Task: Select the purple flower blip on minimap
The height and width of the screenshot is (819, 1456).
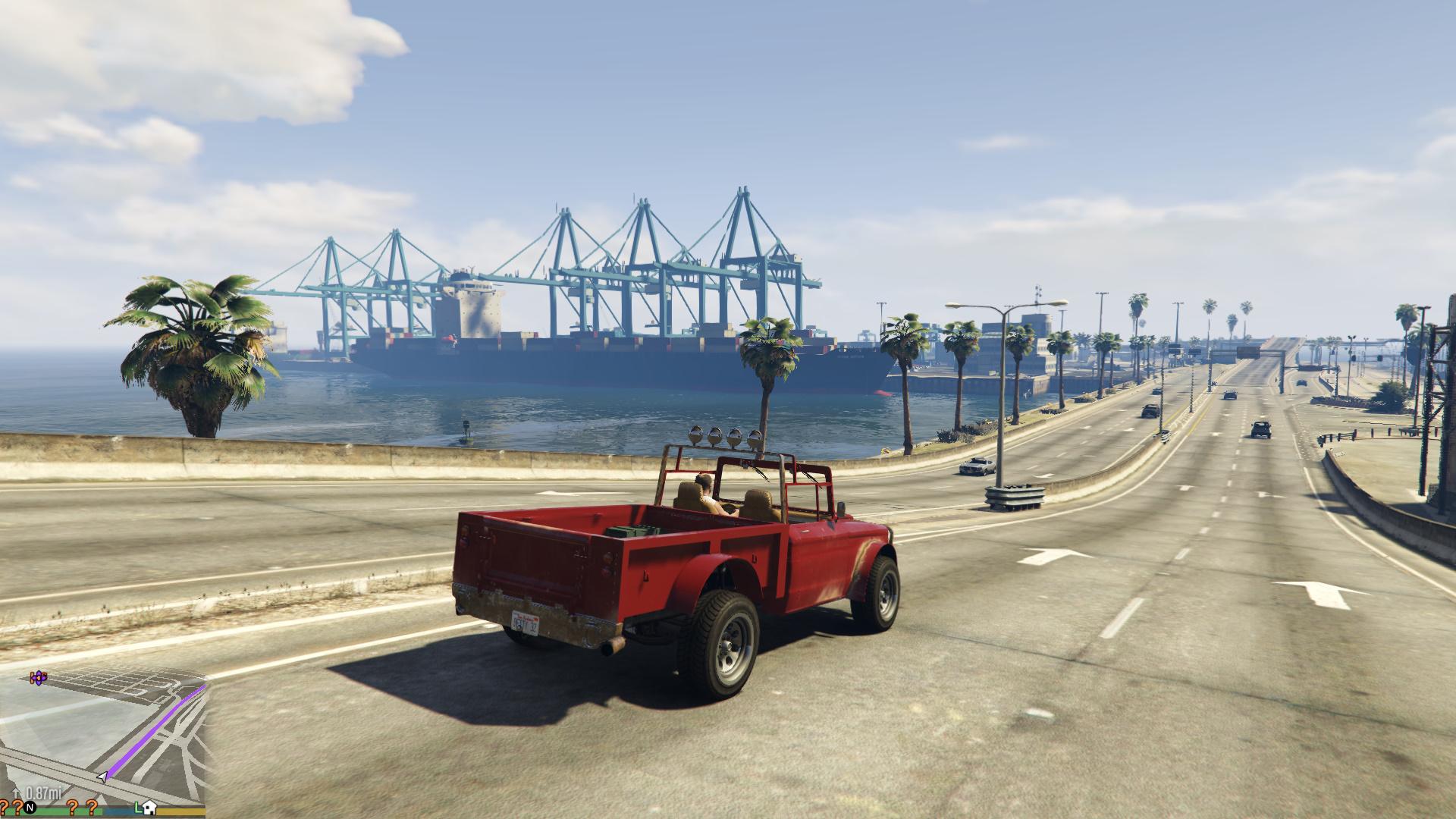Action: (38, 677)
